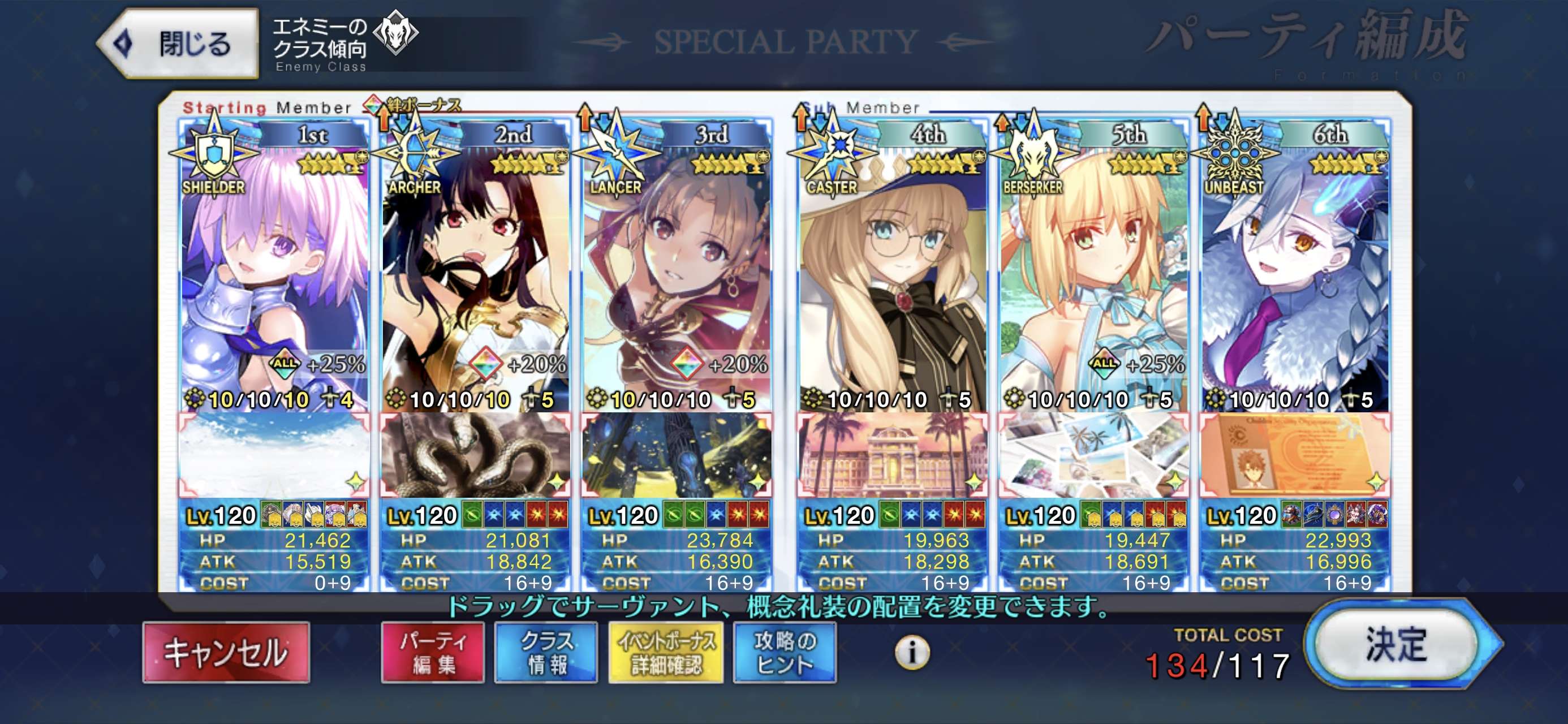This screenshot has width=1568, height=724.
Task: Select the 1st slot Shielder card
Action: [x=274, y=268]
